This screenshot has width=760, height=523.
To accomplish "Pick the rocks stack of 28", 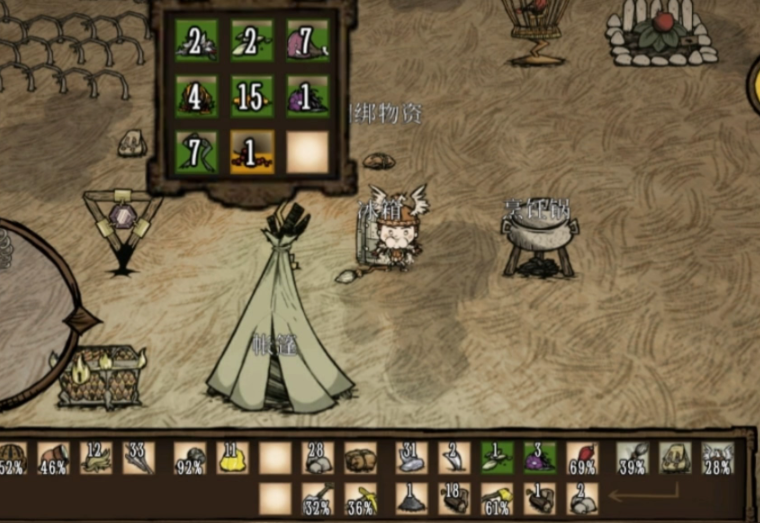I will coord(319,458).
